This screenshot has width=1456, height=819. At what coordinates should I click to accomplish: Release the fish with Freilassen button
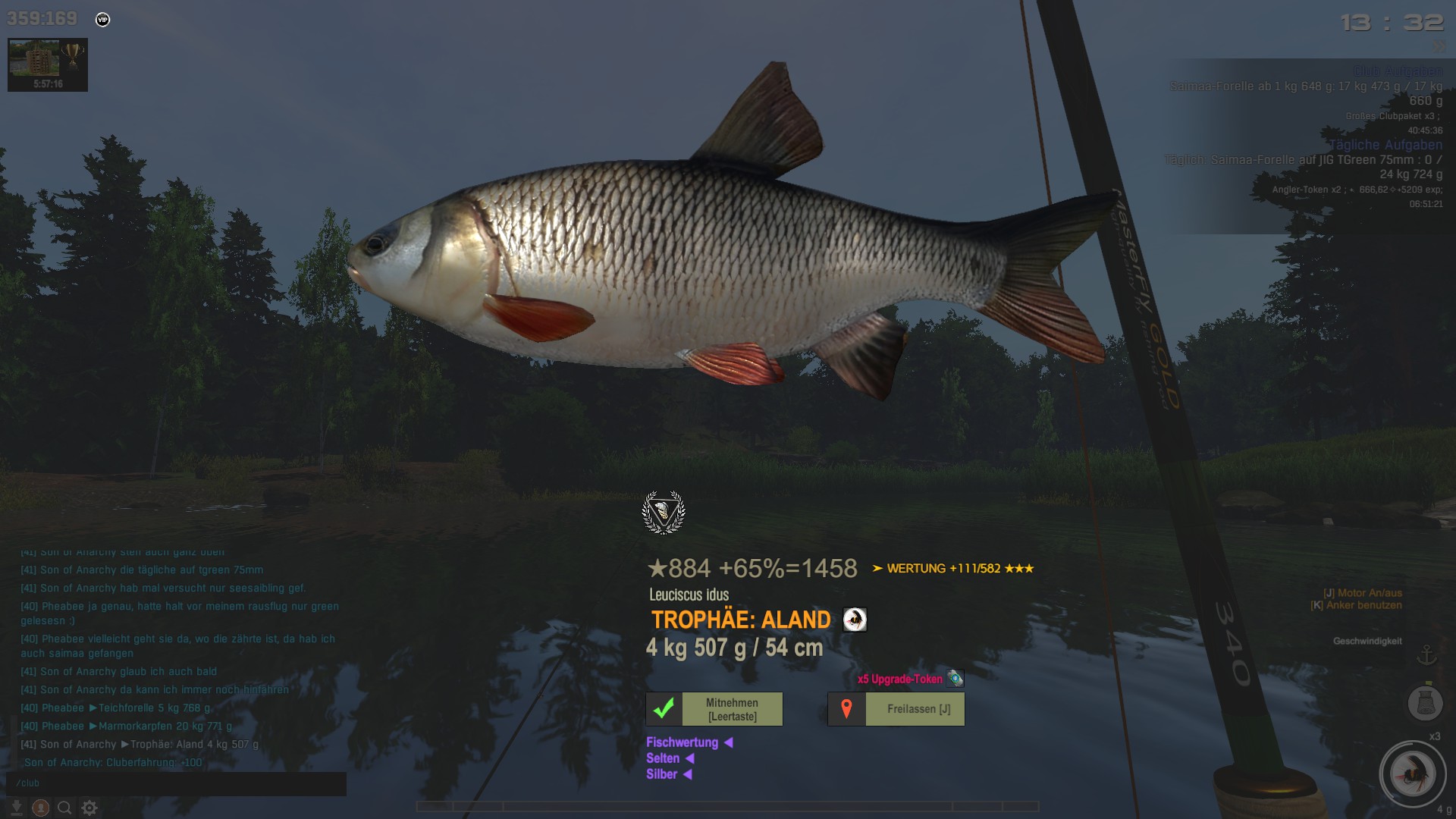(x=896, y=709)
